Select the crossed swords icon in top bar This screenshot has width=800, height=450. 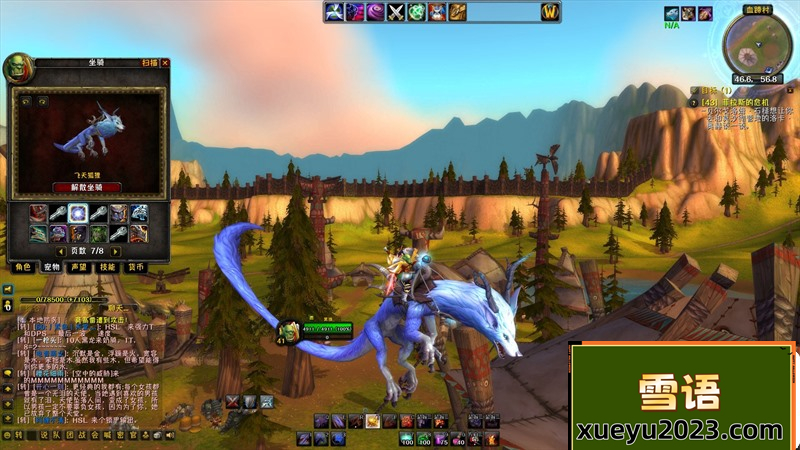[396, 12]
